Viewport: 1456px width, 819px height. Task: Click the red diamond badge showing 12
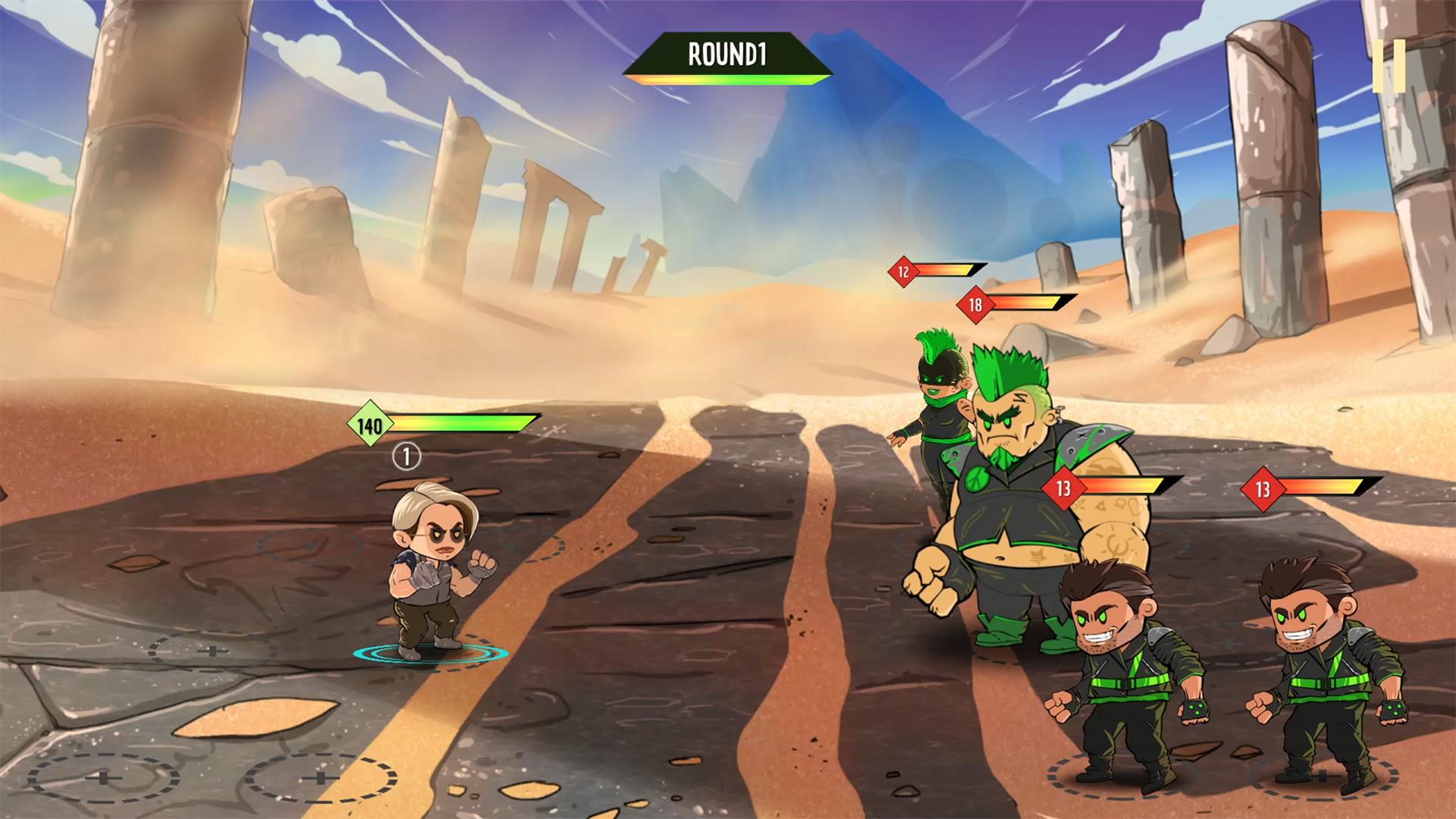pyautogui.click(x=902, y=270)
